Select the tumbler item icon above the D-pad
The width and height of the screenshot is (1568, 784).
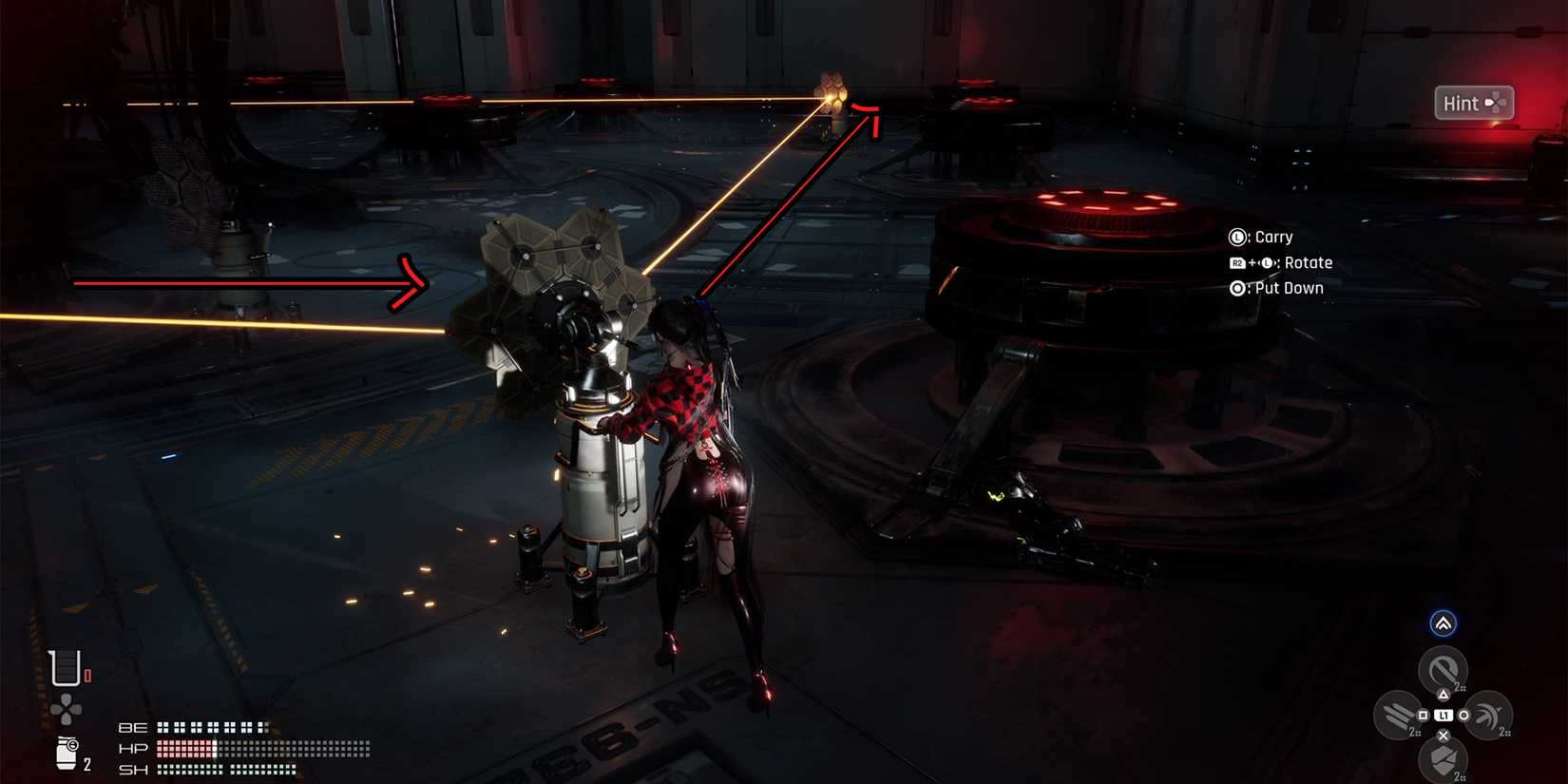pos(65,668)
